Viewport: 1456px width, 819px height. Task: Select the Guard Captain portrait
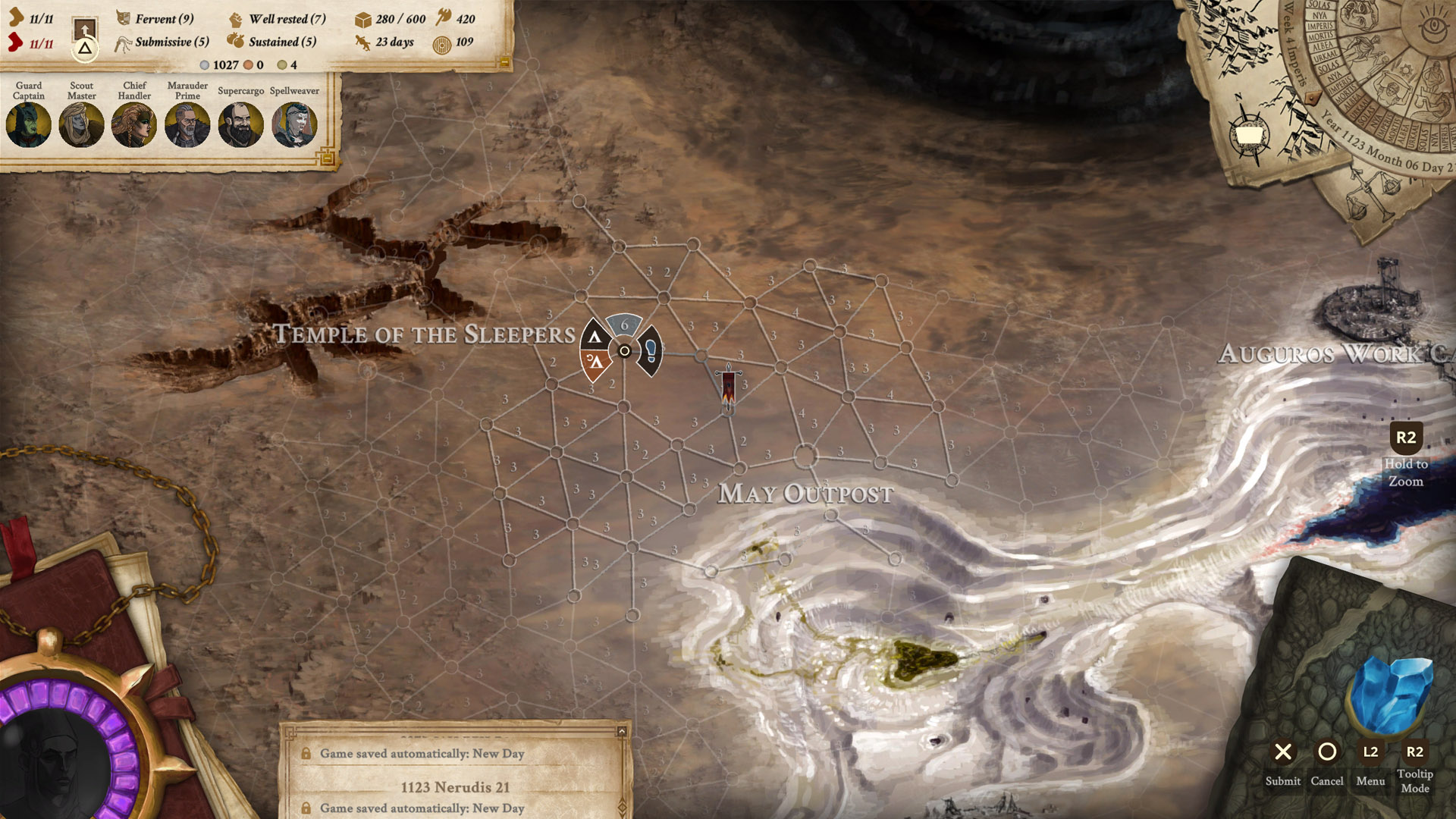point(29,124)
